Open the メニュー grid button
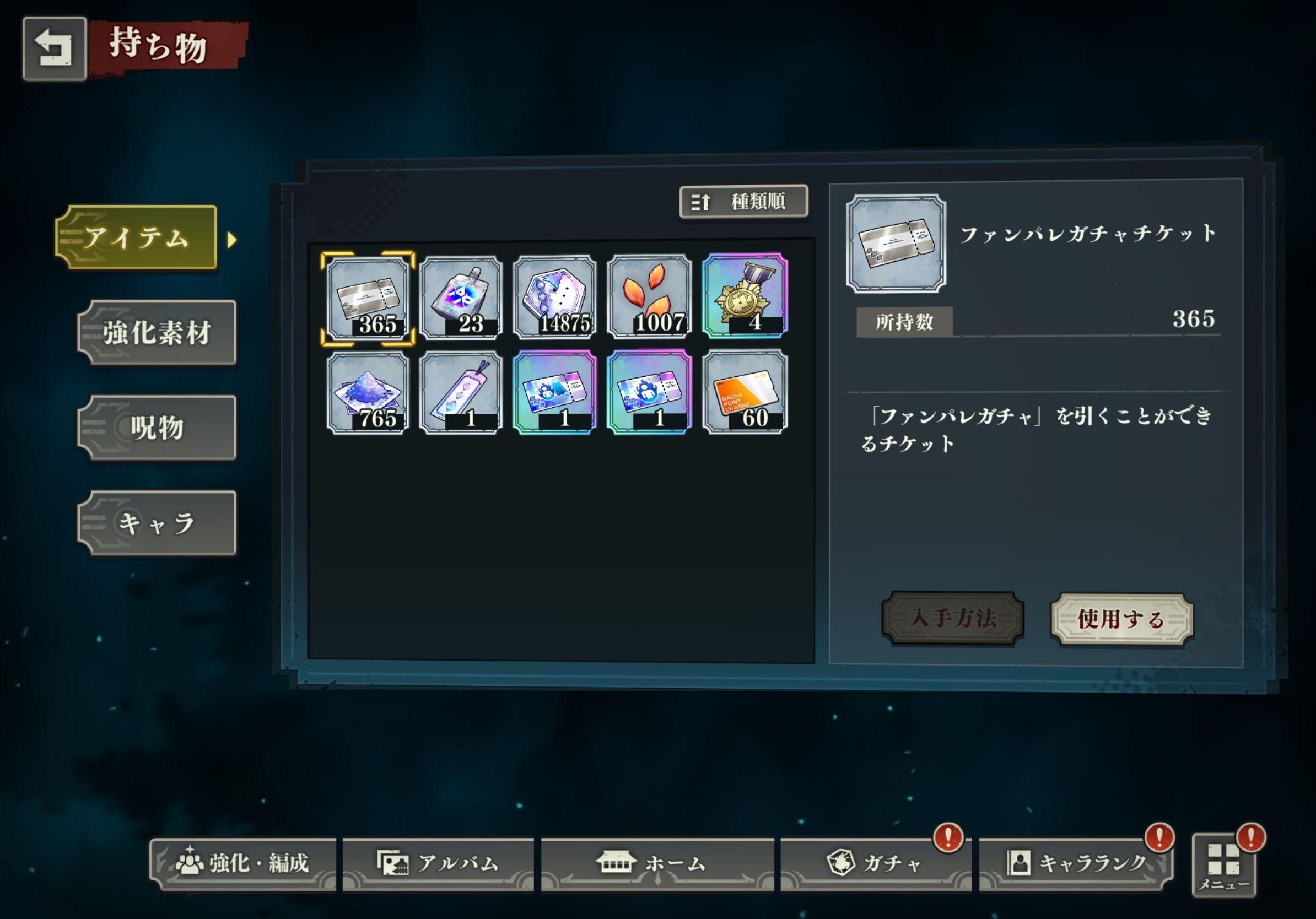 click(x=1224, y=866)
